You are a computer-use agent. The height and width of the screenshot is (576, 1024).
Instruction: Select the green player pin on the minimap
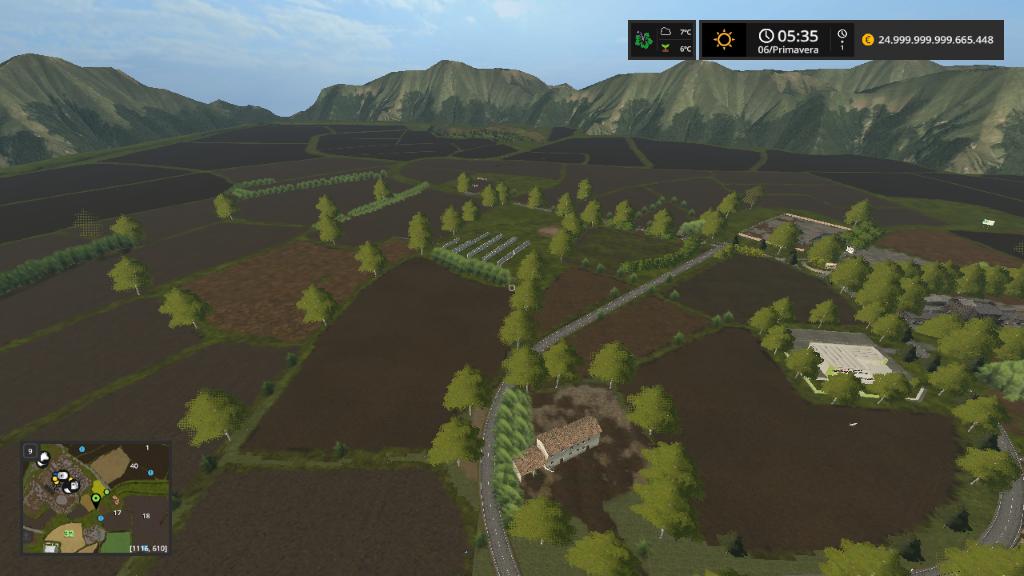[97, 497]
